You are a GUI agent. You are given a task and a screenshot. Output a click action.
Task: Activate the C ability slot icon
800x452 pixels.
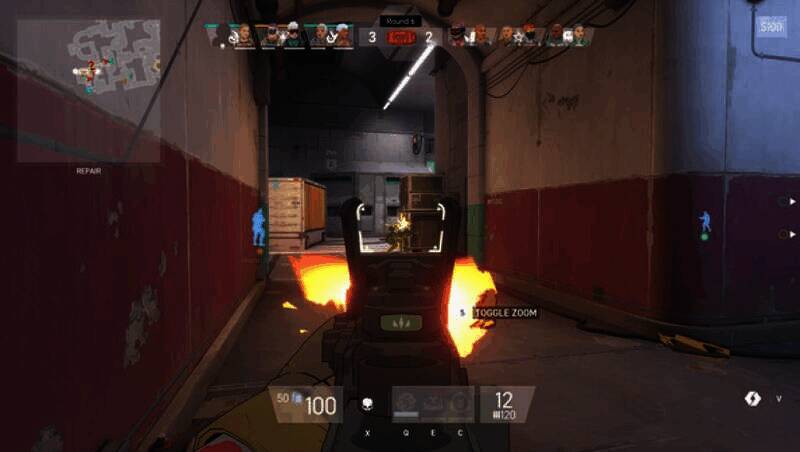(x=460, y=404)
